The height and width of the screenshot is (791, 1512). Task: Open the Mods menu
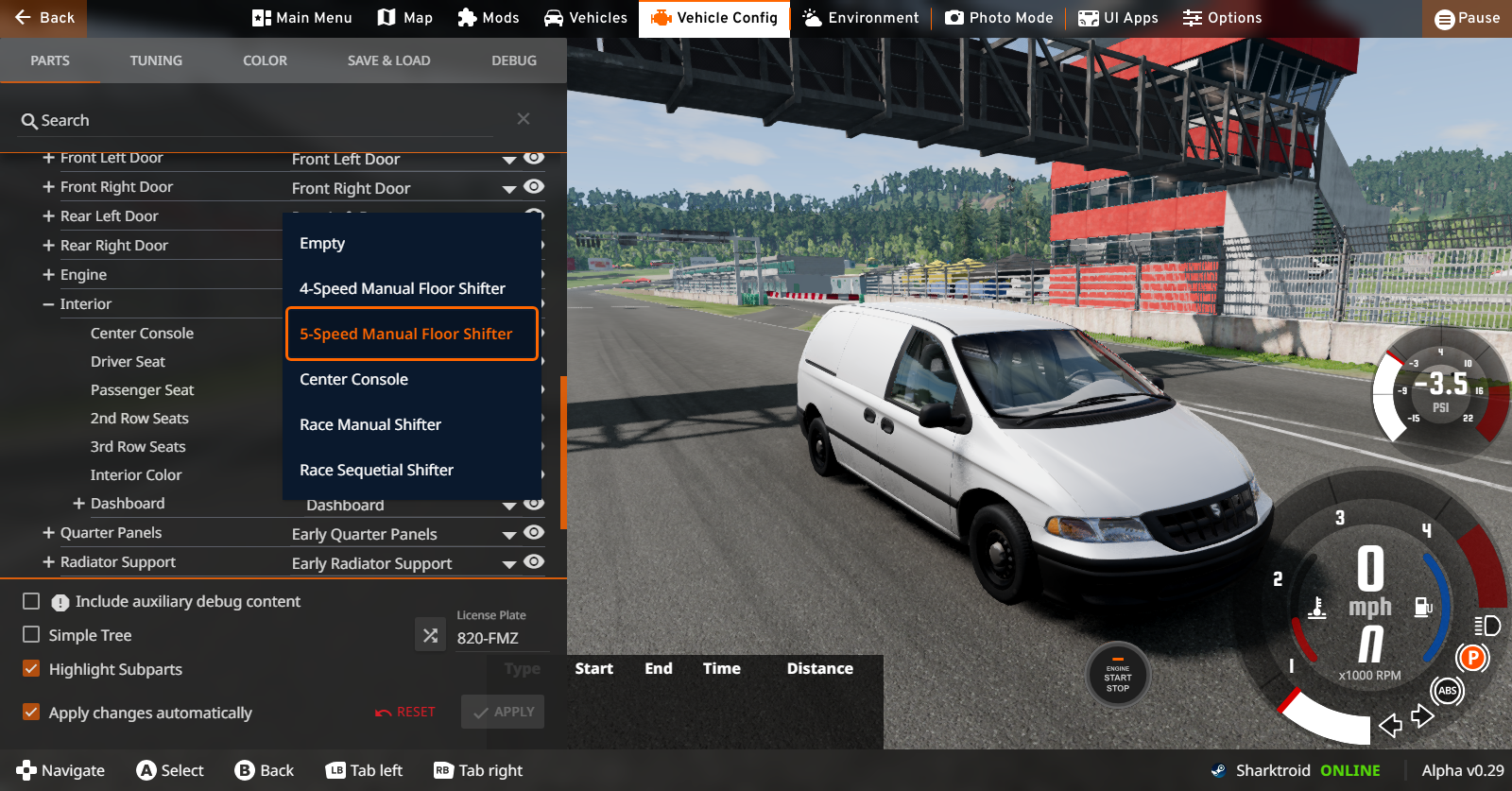tap(488, 18)
